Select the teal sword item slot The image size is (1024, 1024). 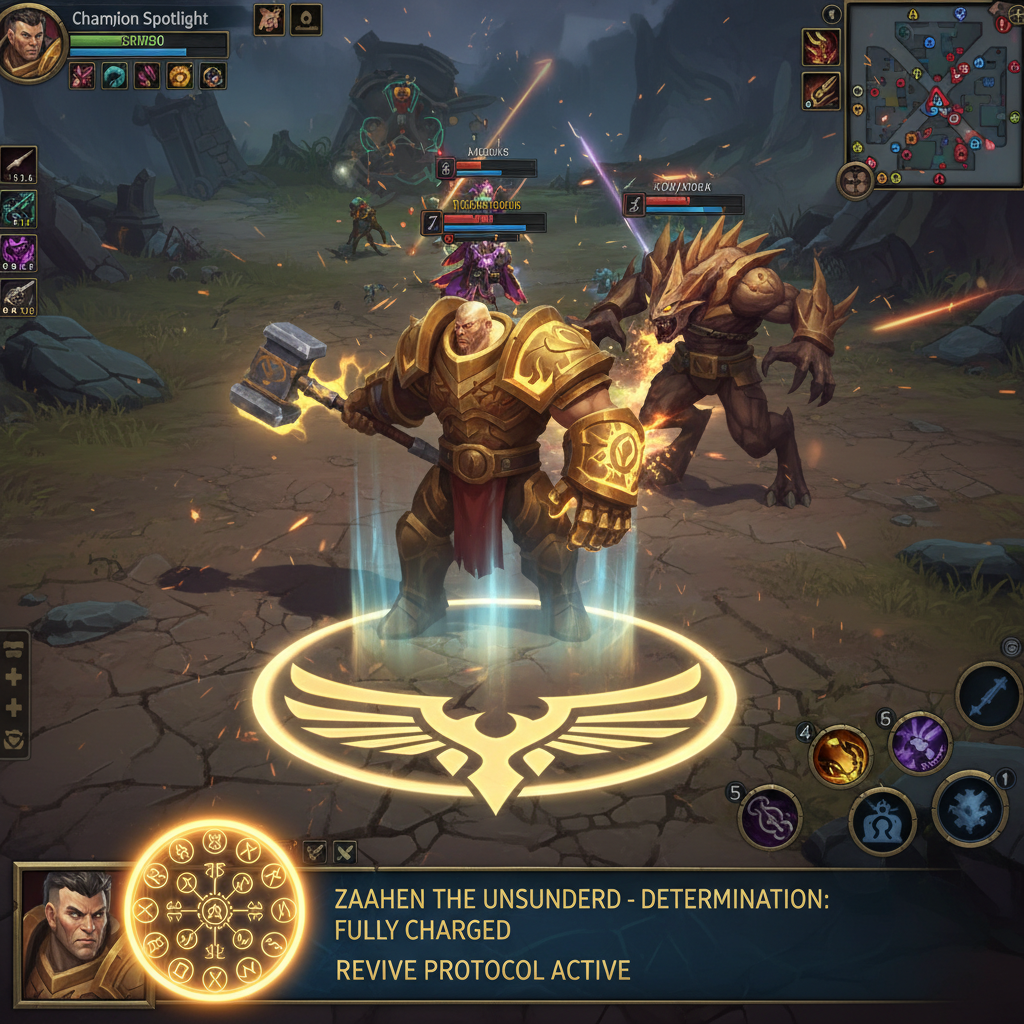pyautogui.click(x=19, y=205)
